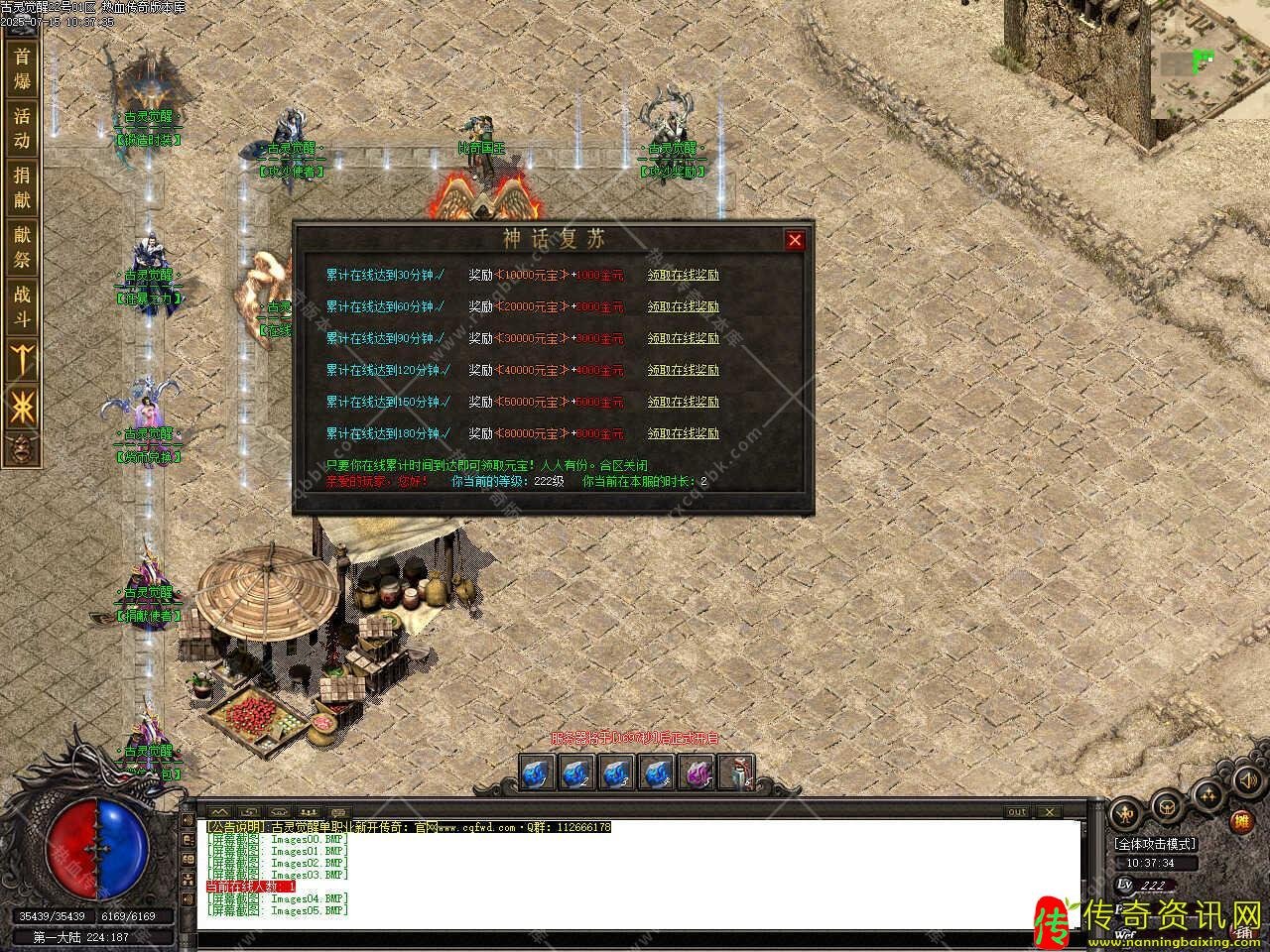Click the chat panel's out button

click(1017, 812)
